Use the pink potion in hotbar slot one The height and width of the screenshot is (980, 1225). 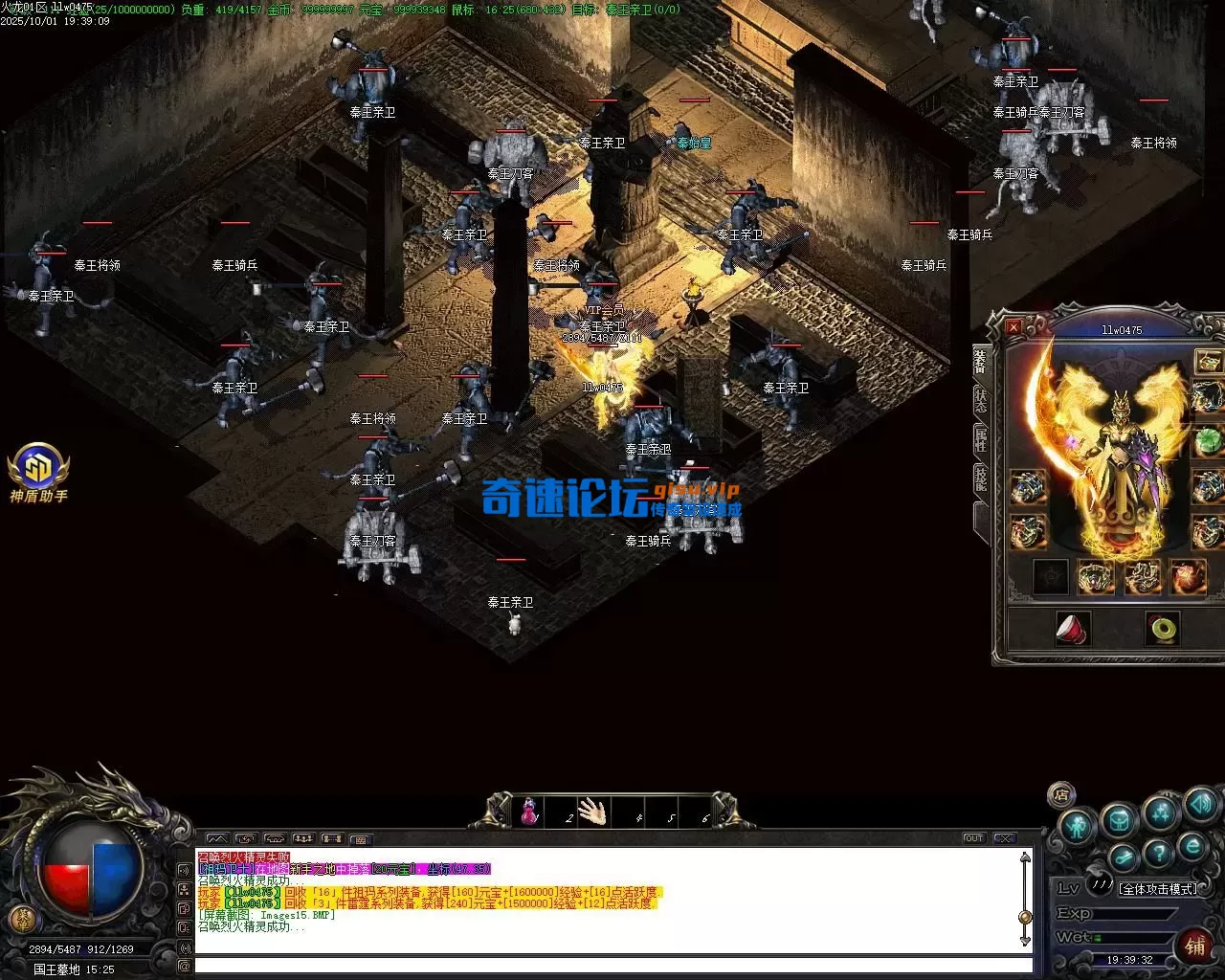tap(528, 813)
